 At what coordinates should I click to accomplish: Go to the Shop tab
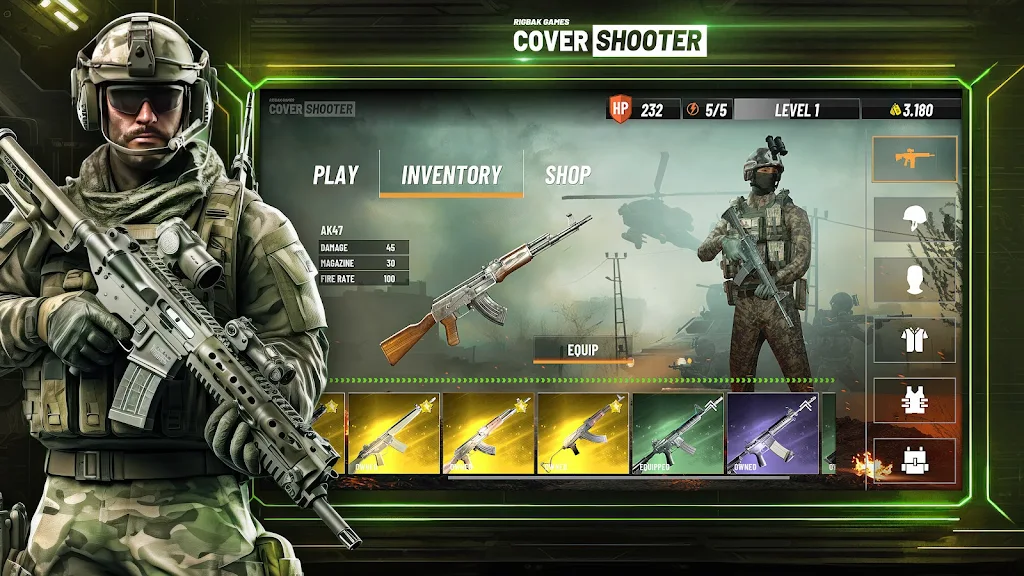pyautogui.click(x=567, y=175)
